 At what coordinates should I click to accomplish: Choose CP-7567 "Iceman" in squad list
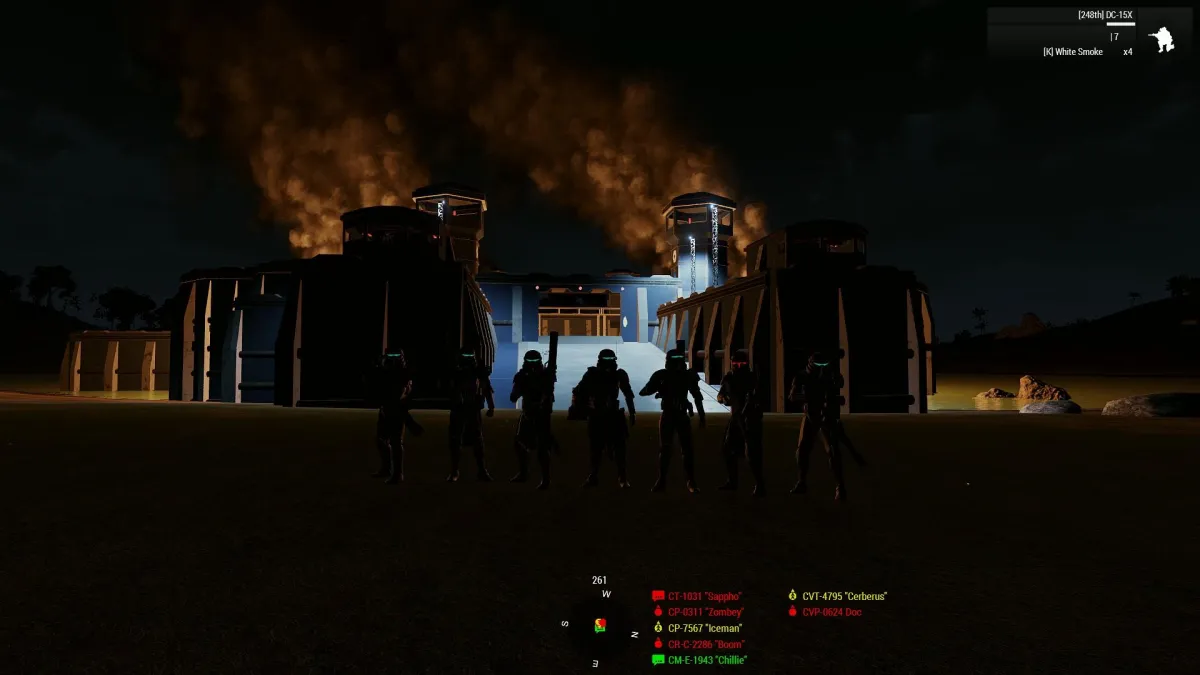[705, 628]
